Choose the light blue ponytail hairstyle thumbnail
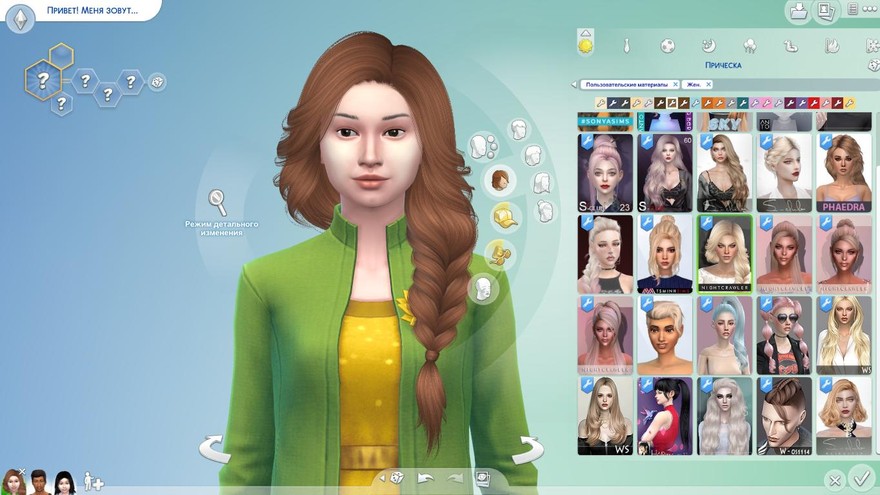The height and width of the screenshot is (495, 880). (725, 333)
